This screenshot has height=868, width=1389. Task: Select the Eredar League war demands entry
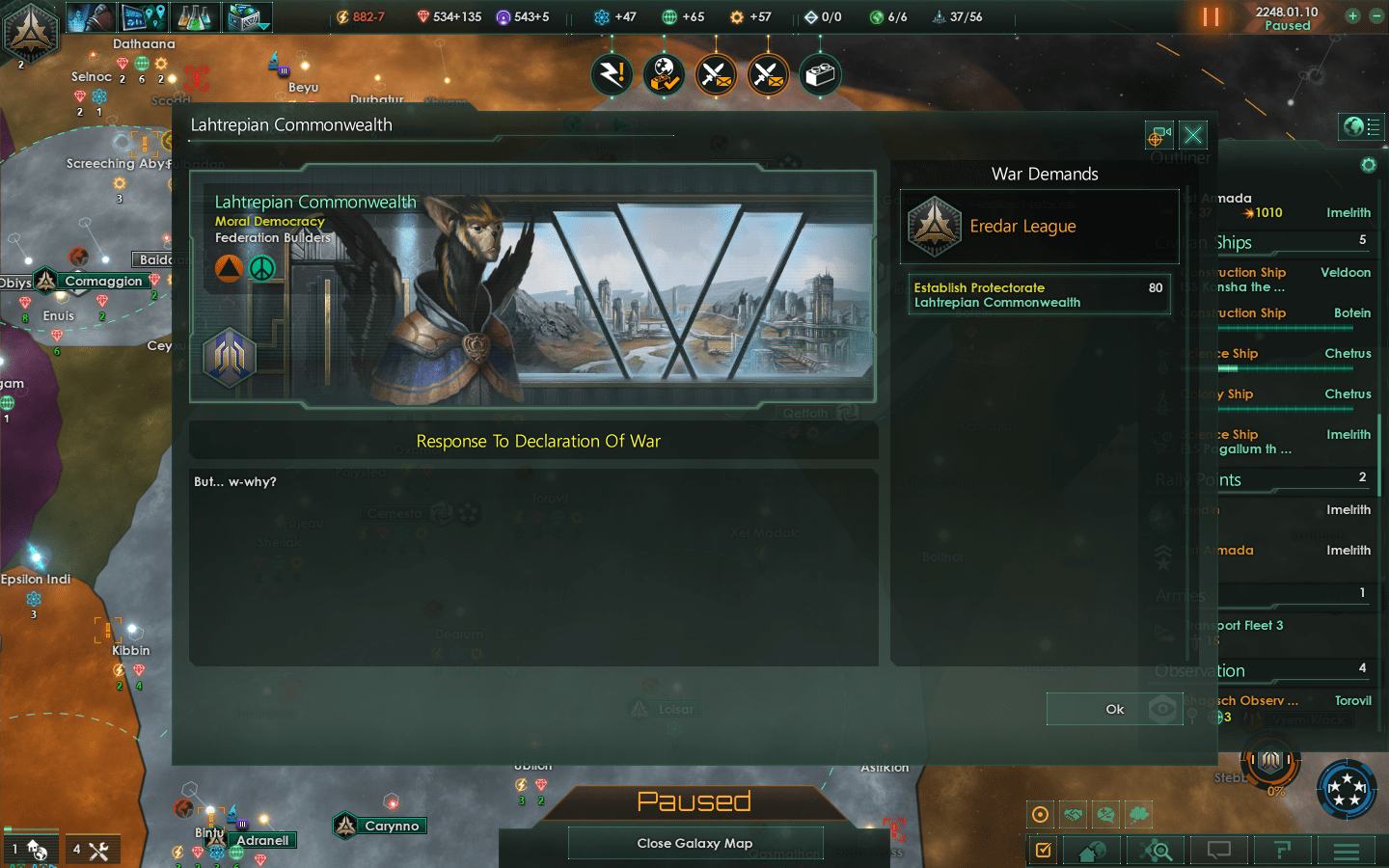point(1039,227)
